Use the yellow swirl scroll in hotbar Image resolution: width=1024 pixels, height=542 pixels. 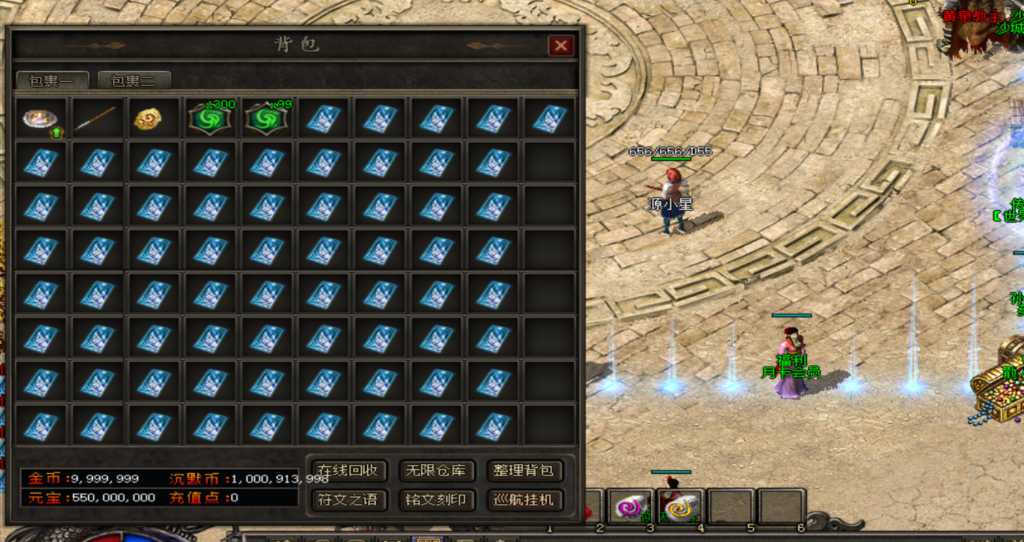(x=682, y=507)
